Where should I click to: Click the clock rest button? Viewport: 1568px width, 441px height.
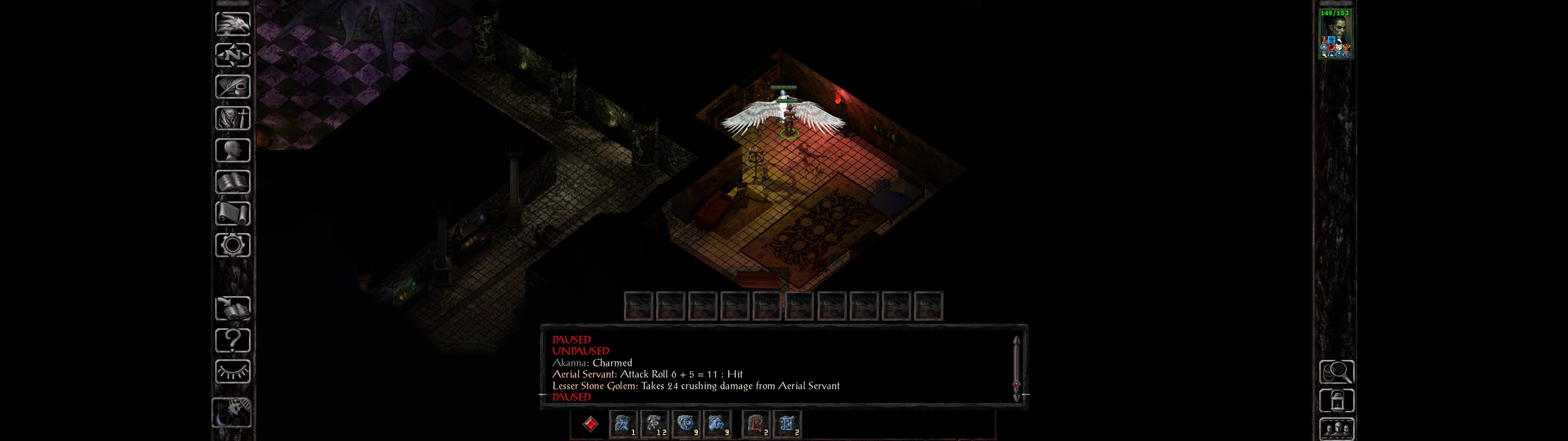pos(231,413)
